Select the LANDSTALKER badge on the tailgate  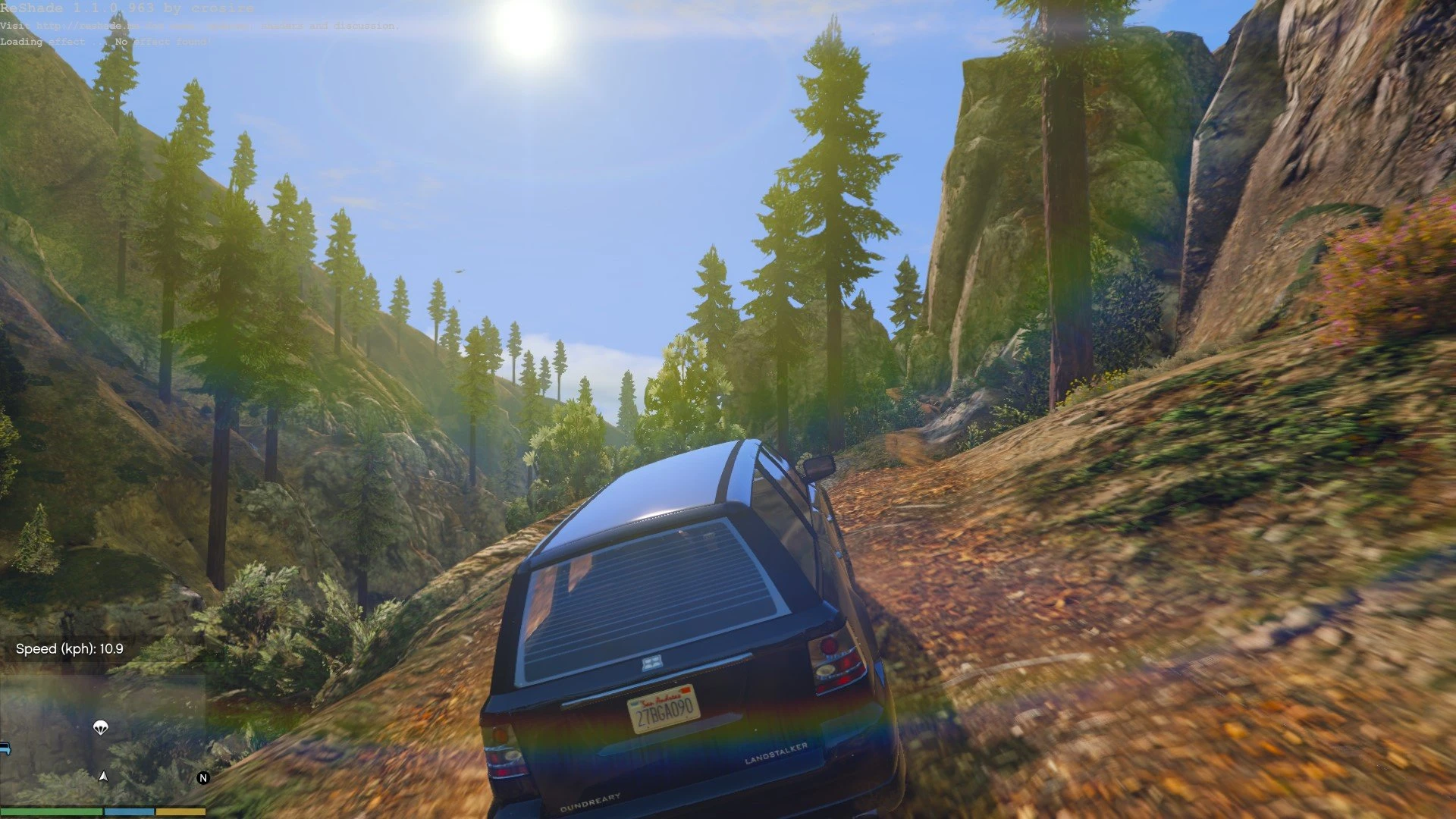[776, 755]
